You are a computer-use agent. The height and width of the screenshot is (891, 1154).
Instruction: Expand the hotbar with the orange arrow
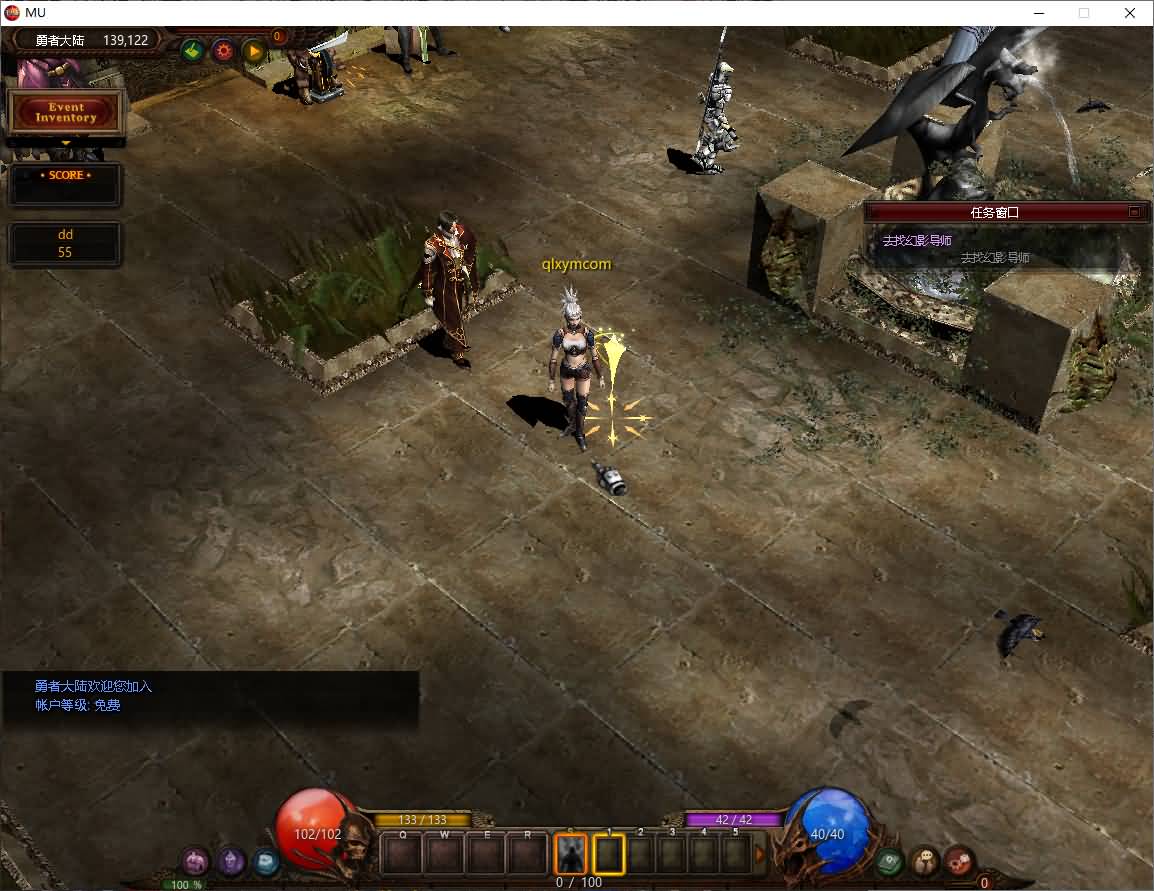[759, 854]
